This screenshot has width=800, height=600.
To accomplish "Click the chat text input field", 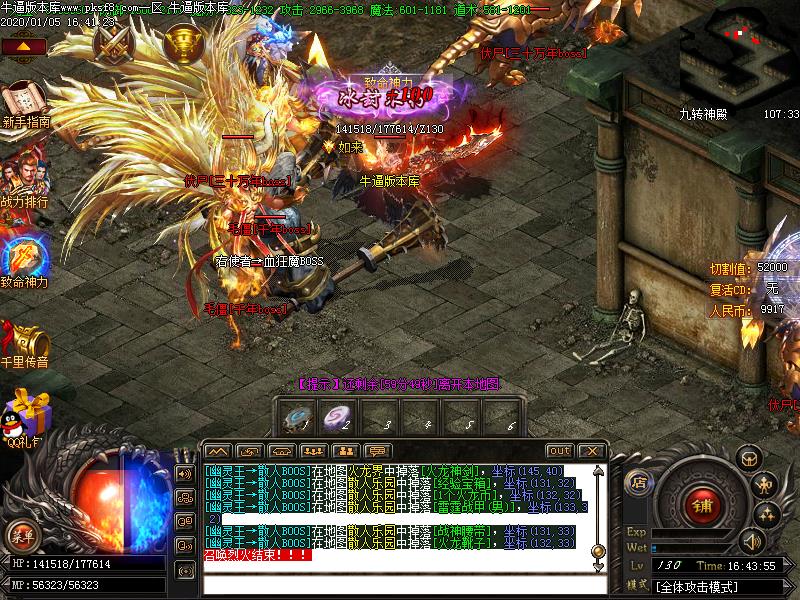I will point(400,584).
